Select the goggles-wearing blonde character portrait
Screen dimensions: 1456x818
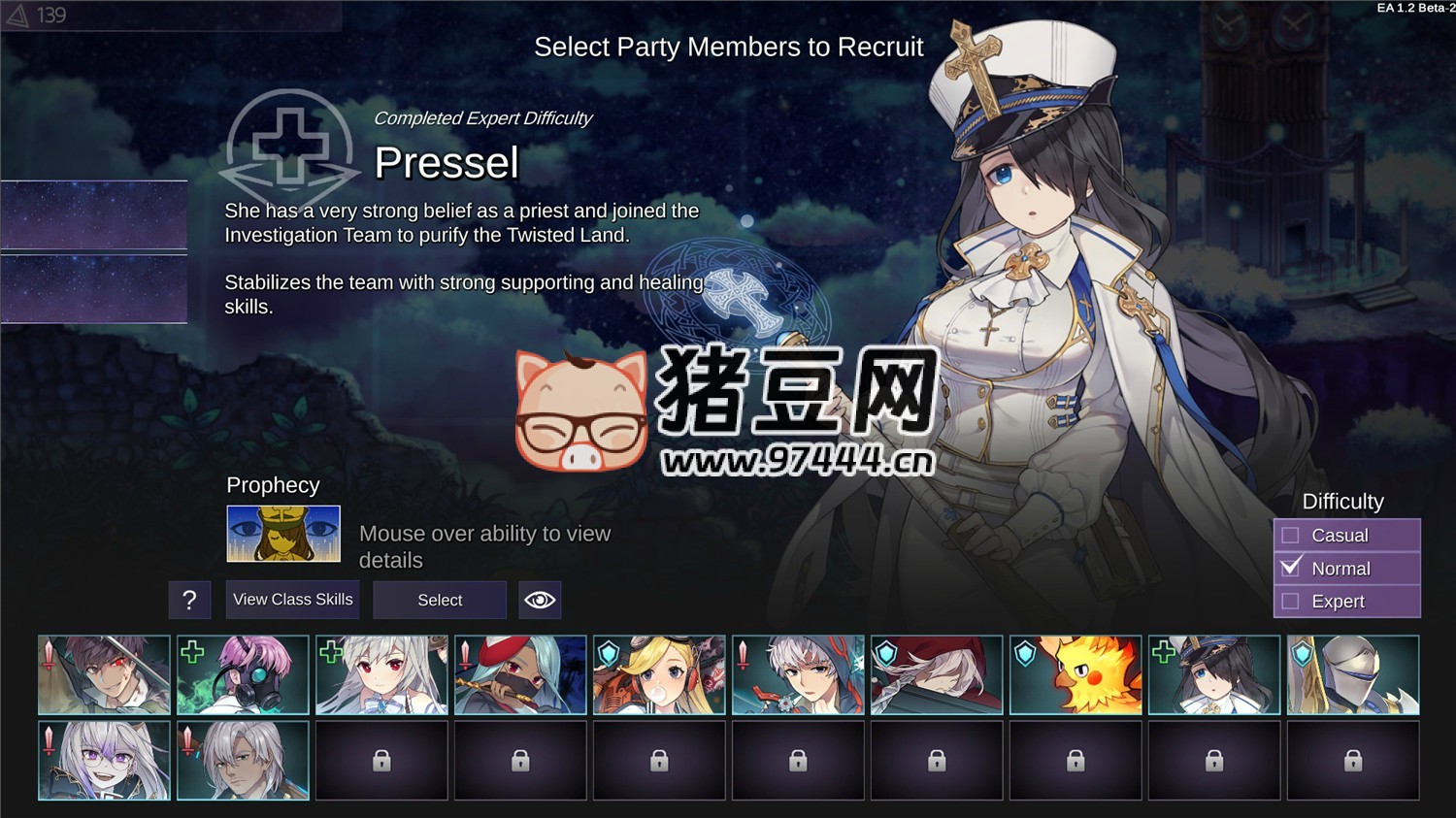coord(658,674)
